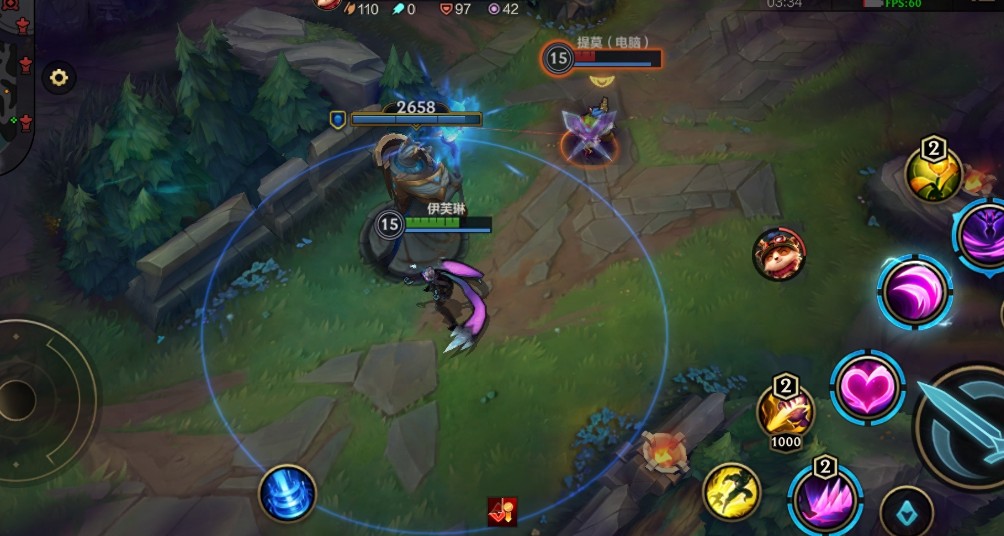
Task: Select the red buff status icon
Action: [502, 511]
